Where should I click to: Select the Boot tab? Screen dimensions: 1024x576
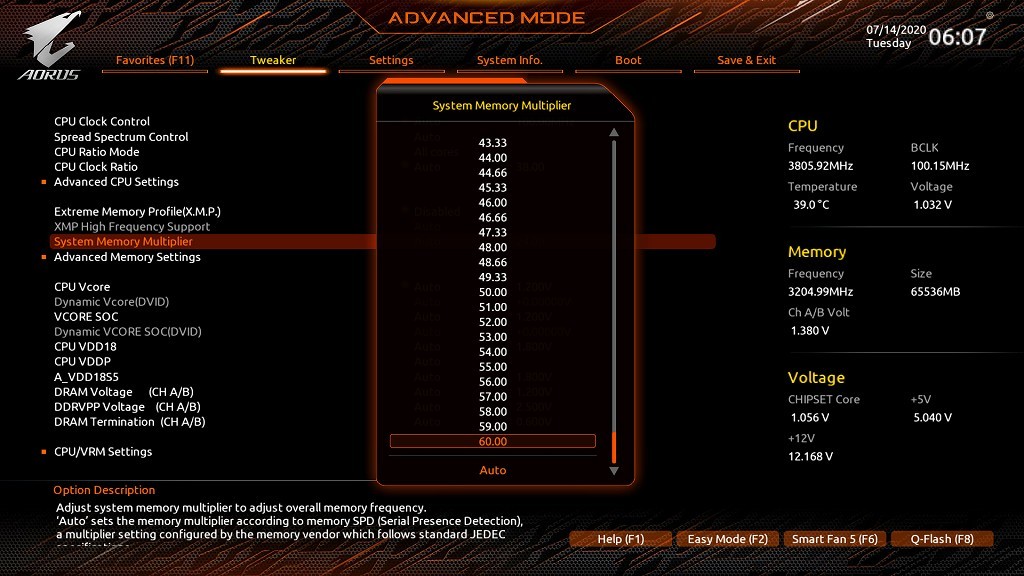(x=628, y=60)
